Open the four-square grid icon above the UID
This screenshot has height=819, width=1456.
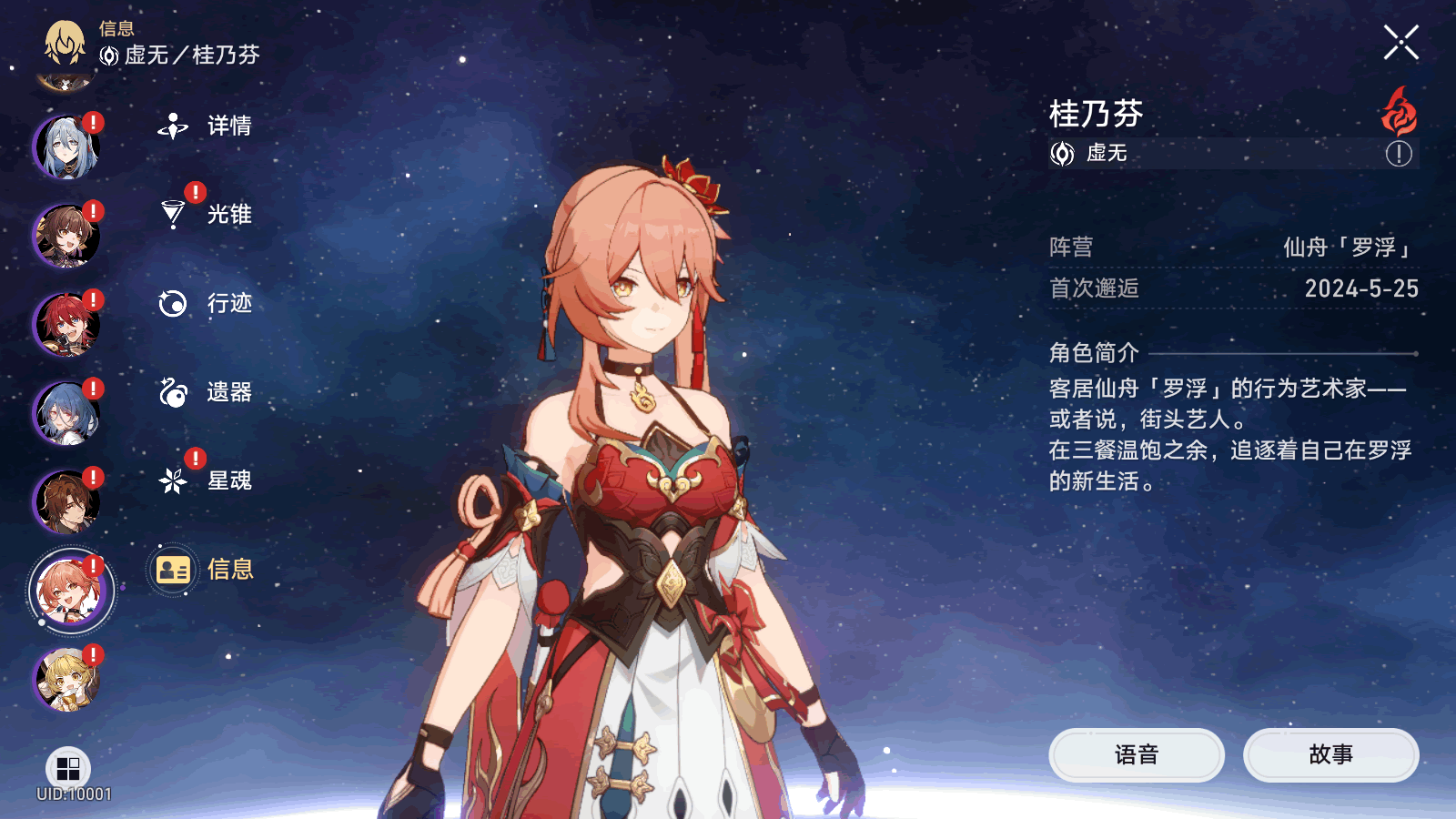(68, 769)
